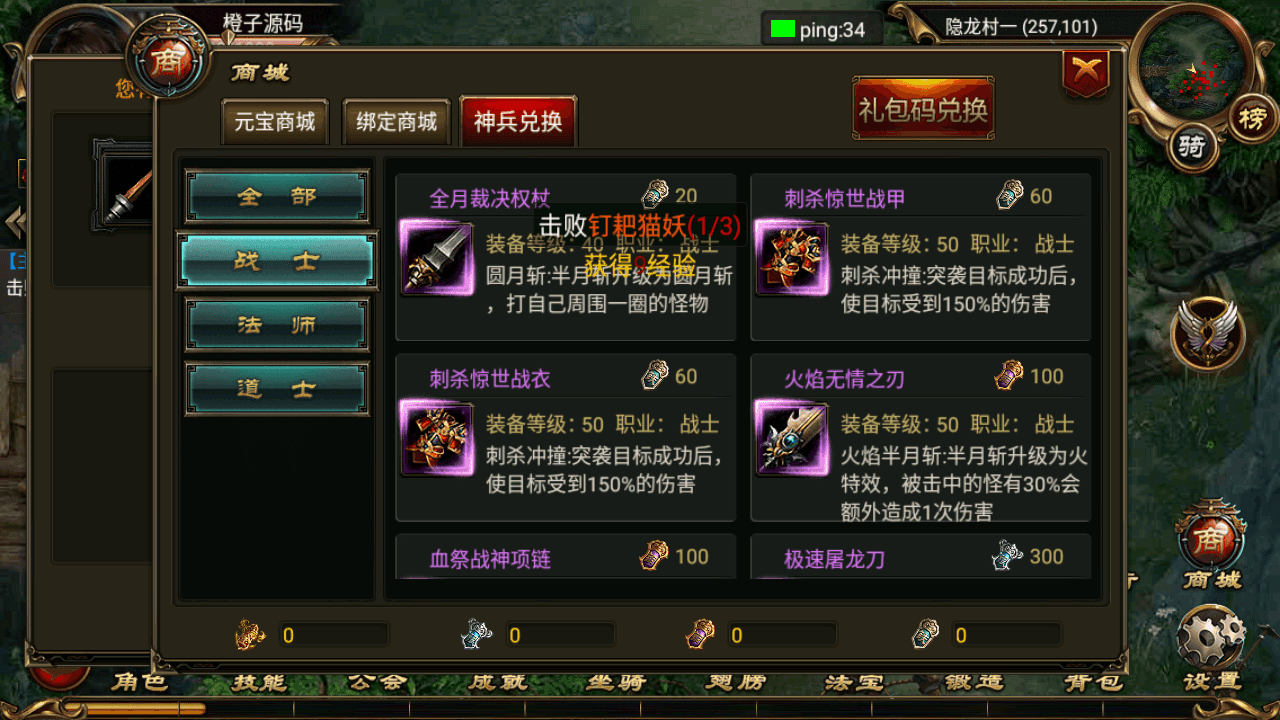
Task: Select the 道士 class filter
Action: pyautogui.click(x=276, y=388)
